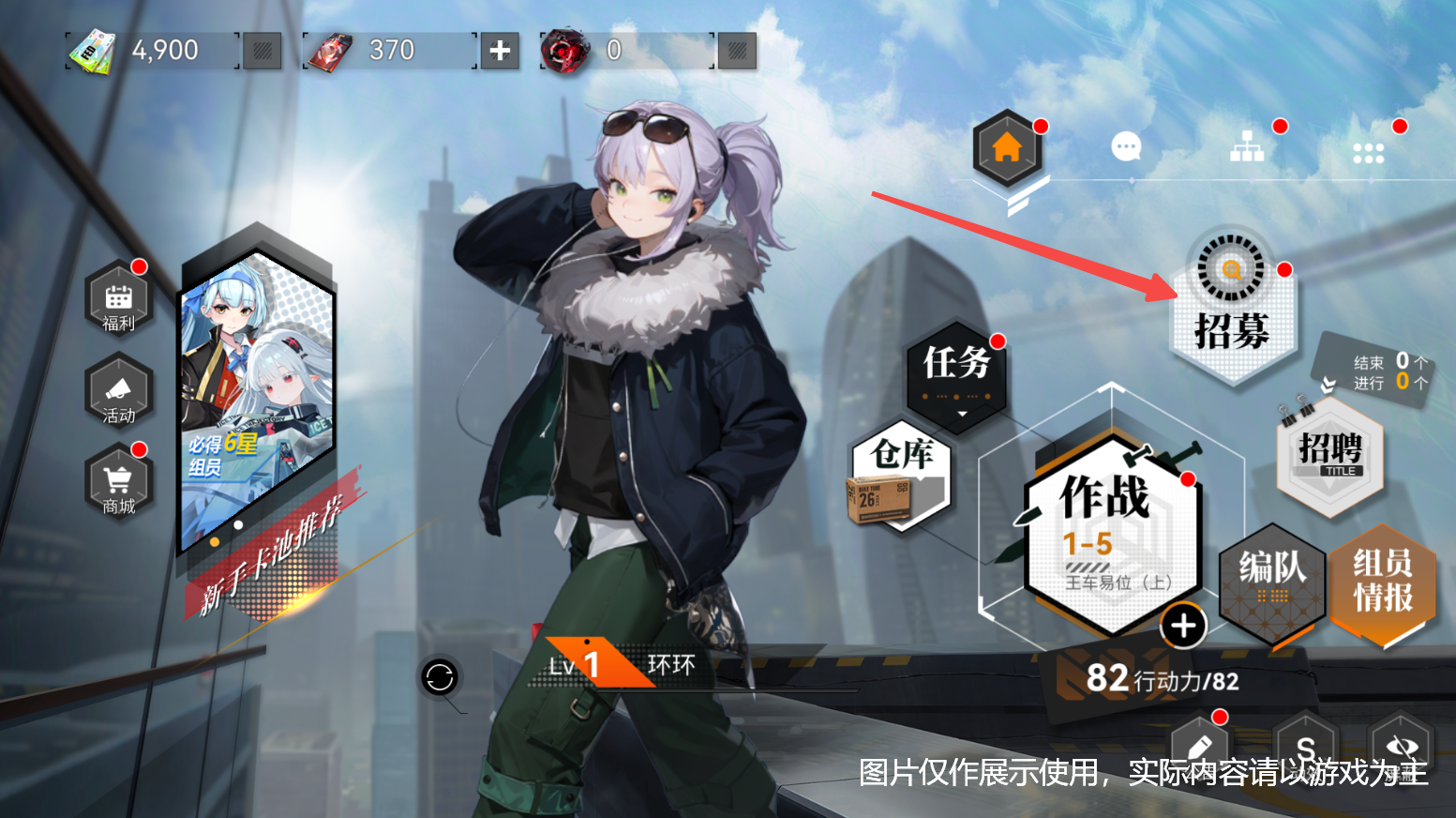Click the network org-chart icon at top
Image resolution: width=1456 pixels, height=818 pixels.
(1246, 147)
